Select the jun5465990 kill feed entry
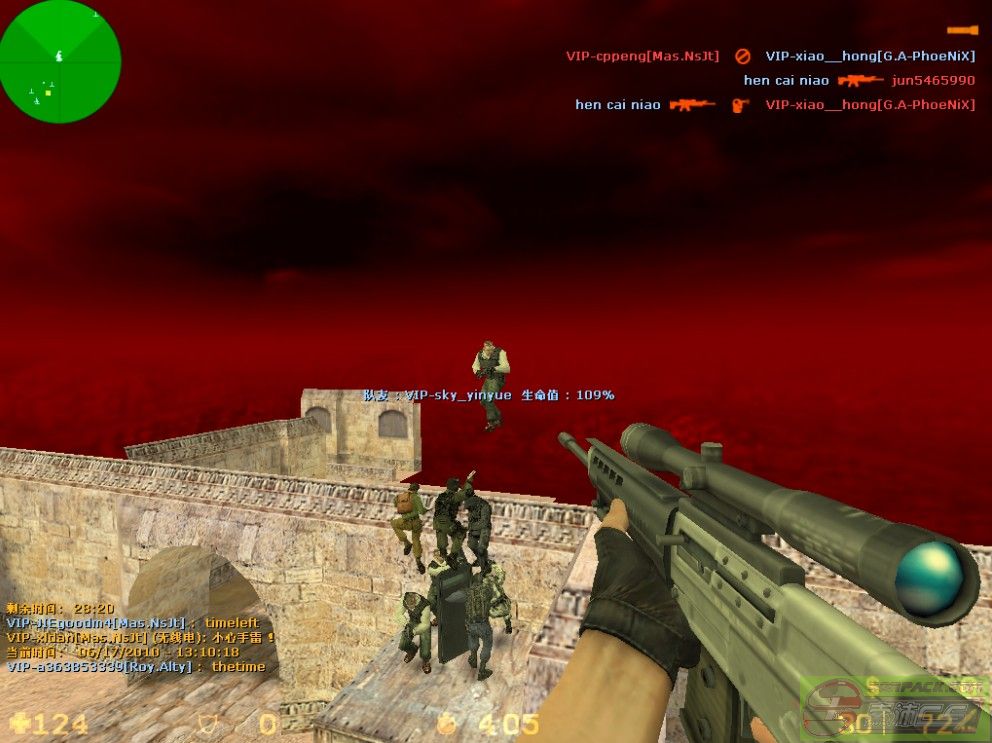The width and height of the screenshot is (992, 743). 933,80
